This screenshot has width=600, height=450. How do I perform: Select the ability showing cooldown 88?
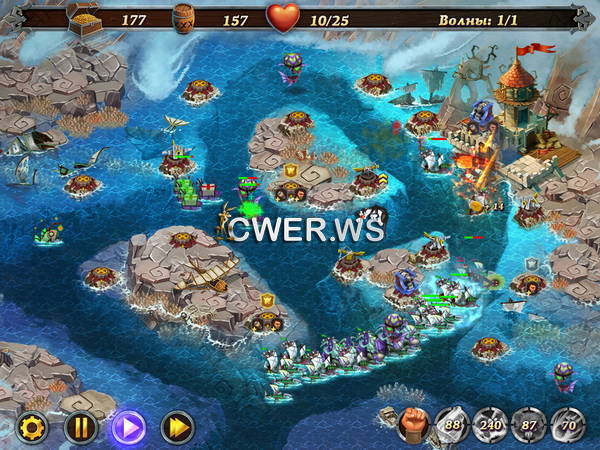(451, 425)
